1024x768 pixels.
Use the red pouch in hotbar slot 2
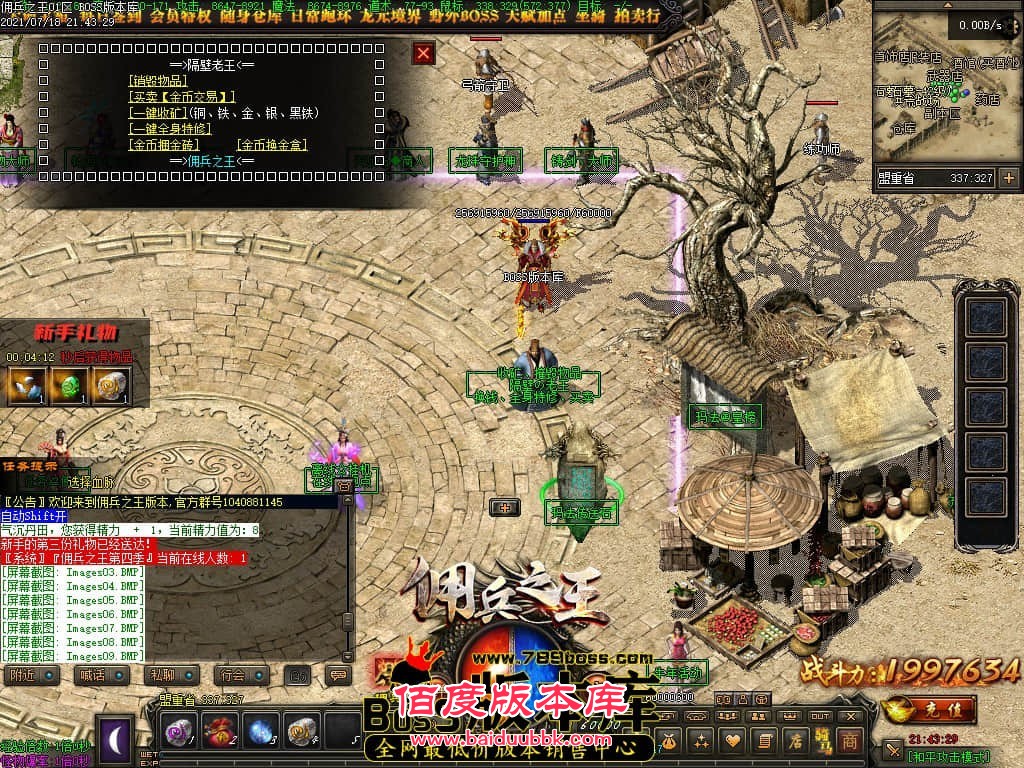[219, 731]
